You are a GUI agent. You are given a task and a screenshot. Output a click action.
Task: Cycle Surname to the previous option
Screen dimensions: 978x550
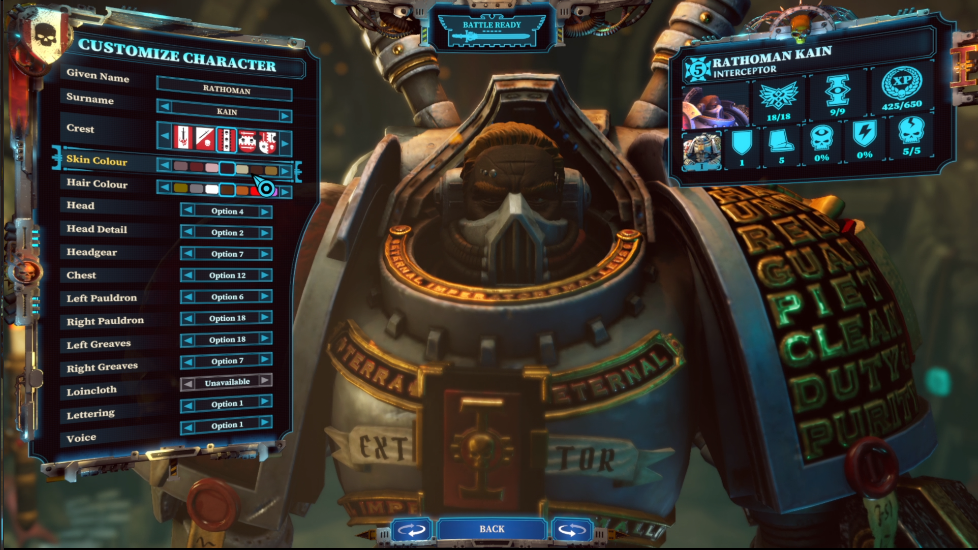165,108
